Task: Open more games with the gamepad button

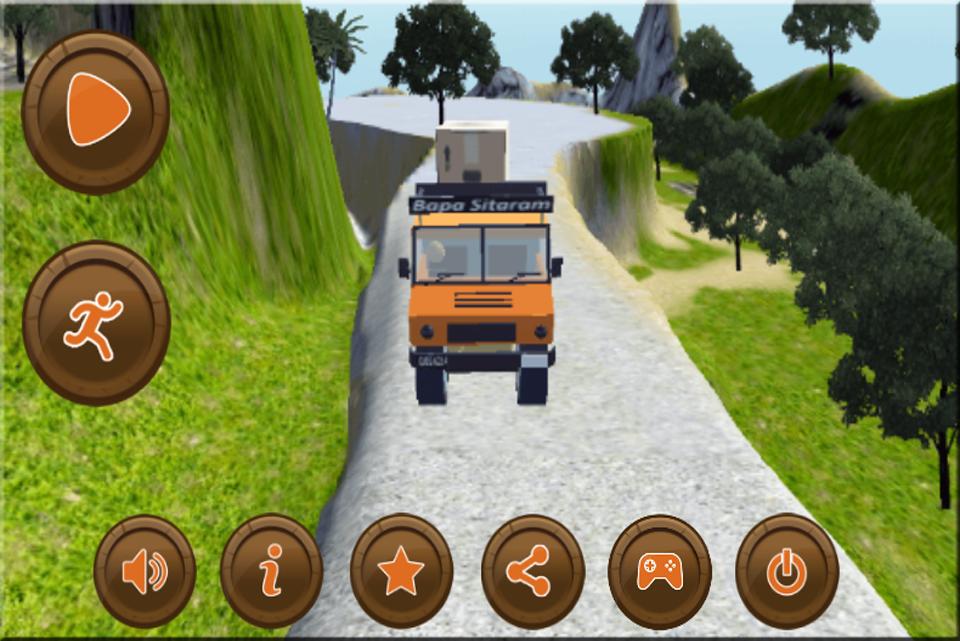Action: 660,572
